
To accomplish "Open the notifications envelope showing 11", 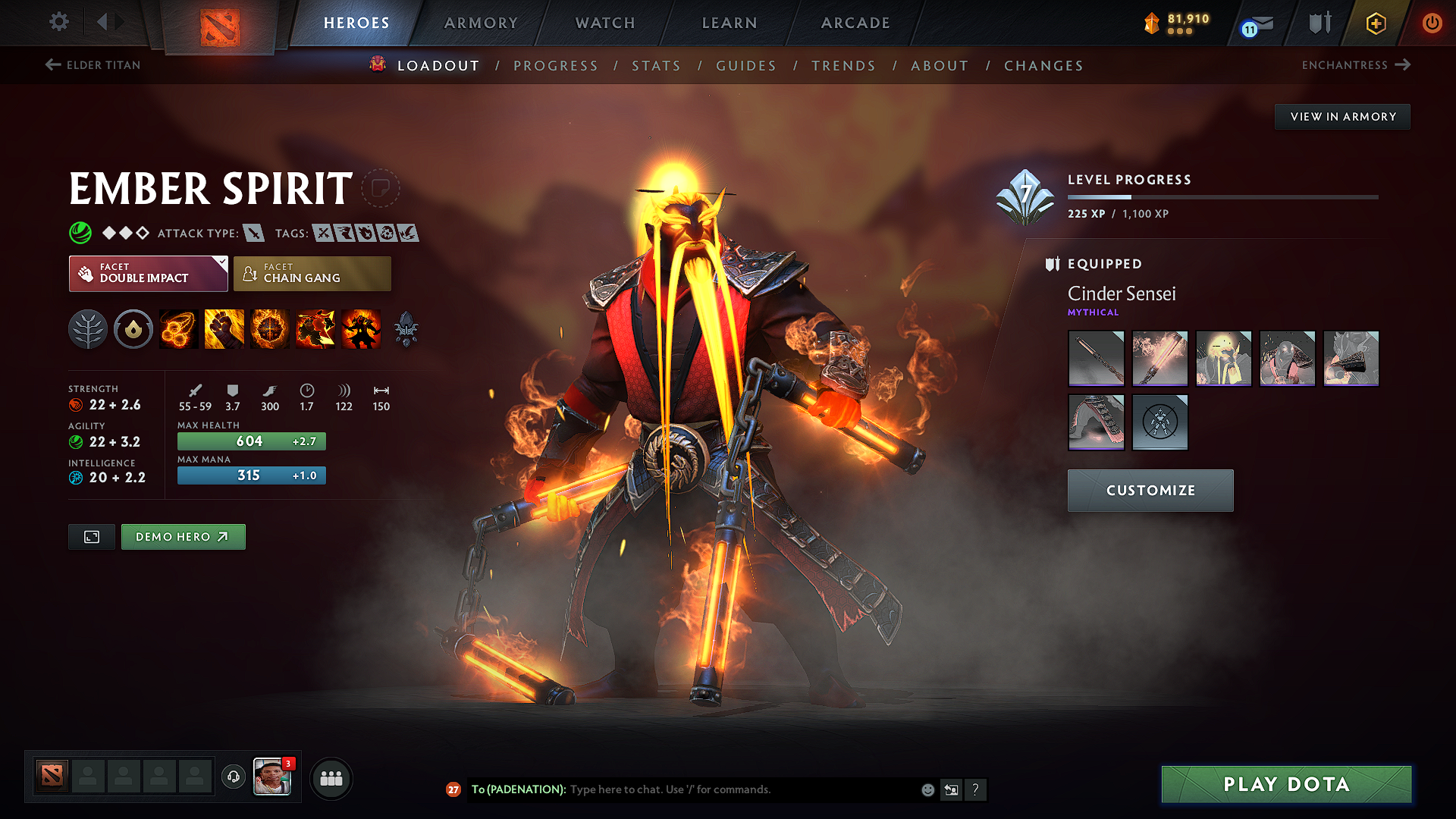I will [x=1255, y=24].
